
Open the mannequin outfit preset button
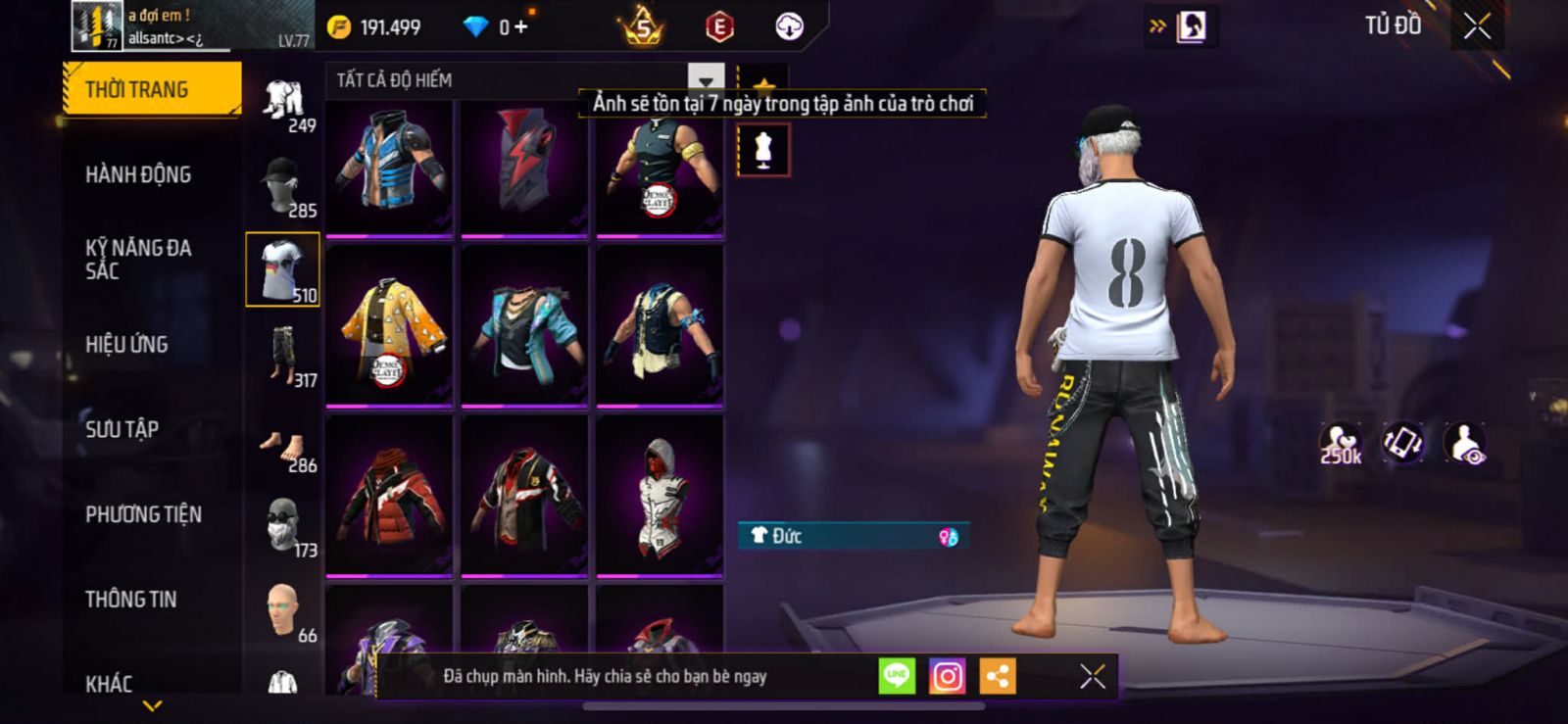(x=762, y=151)
